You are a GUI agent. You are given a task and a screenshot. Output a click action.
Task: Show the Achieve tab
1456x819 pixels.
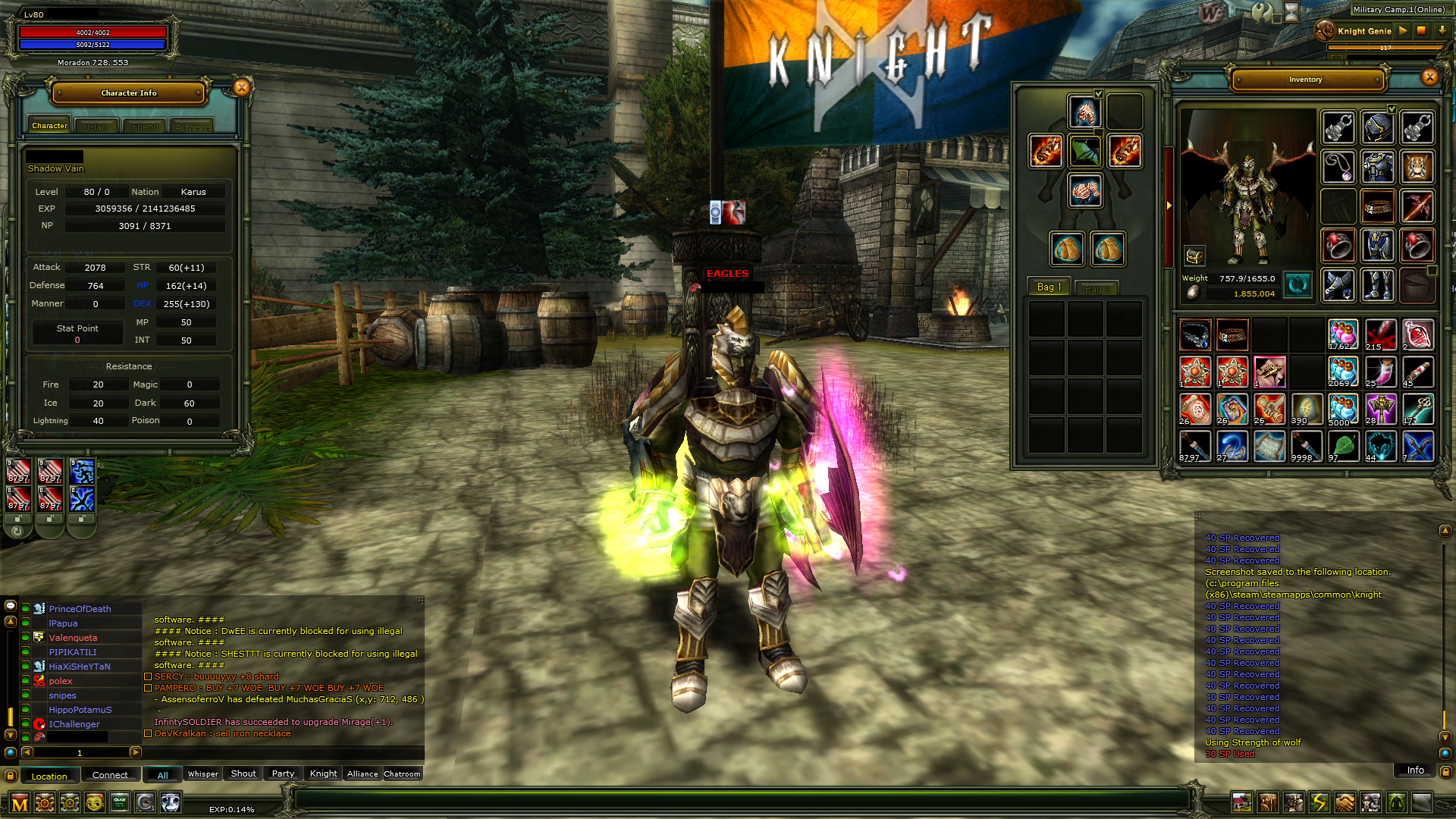[x=193, y=127]
